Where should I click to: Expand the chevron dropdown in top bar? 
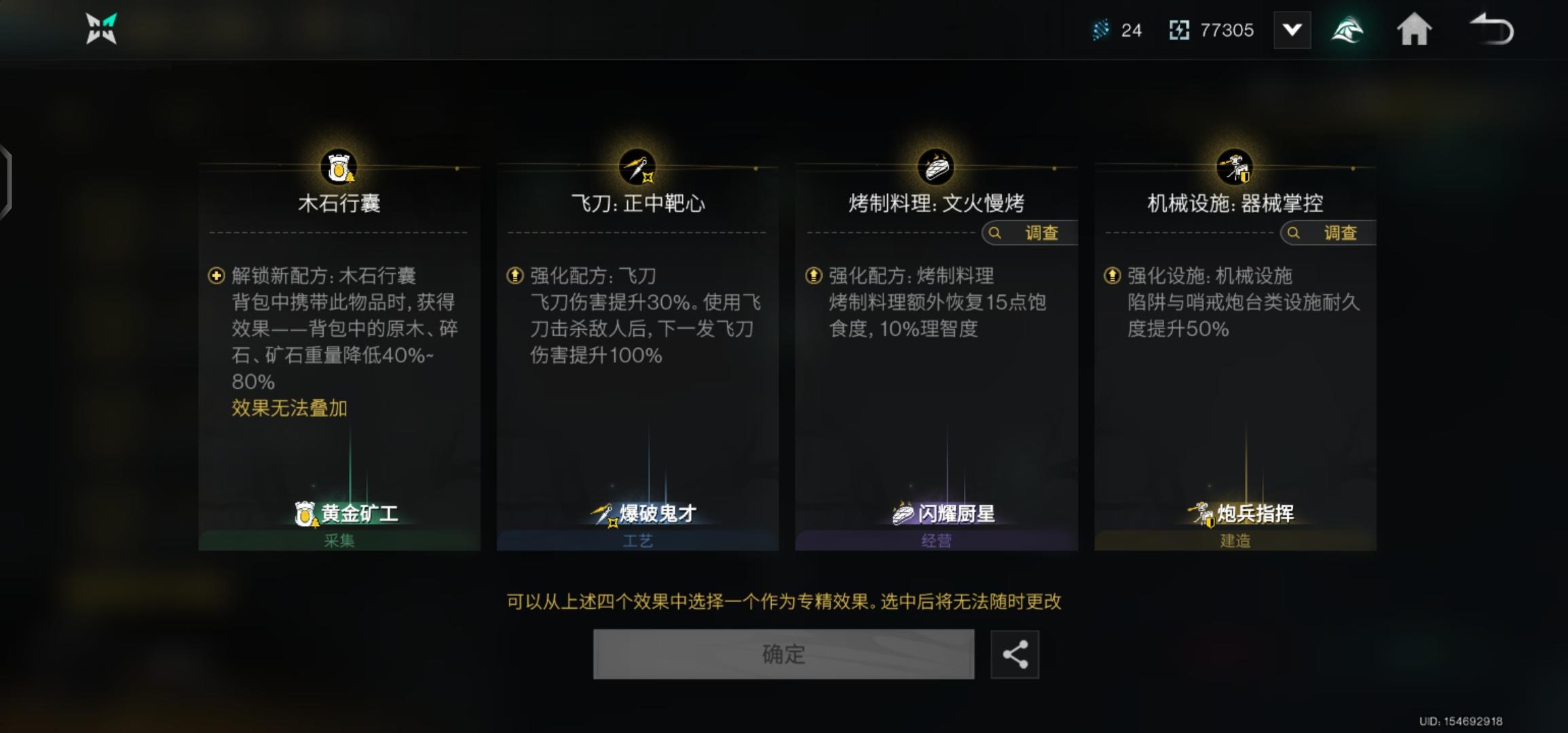pyautogui.click(x=1292, y=29)
